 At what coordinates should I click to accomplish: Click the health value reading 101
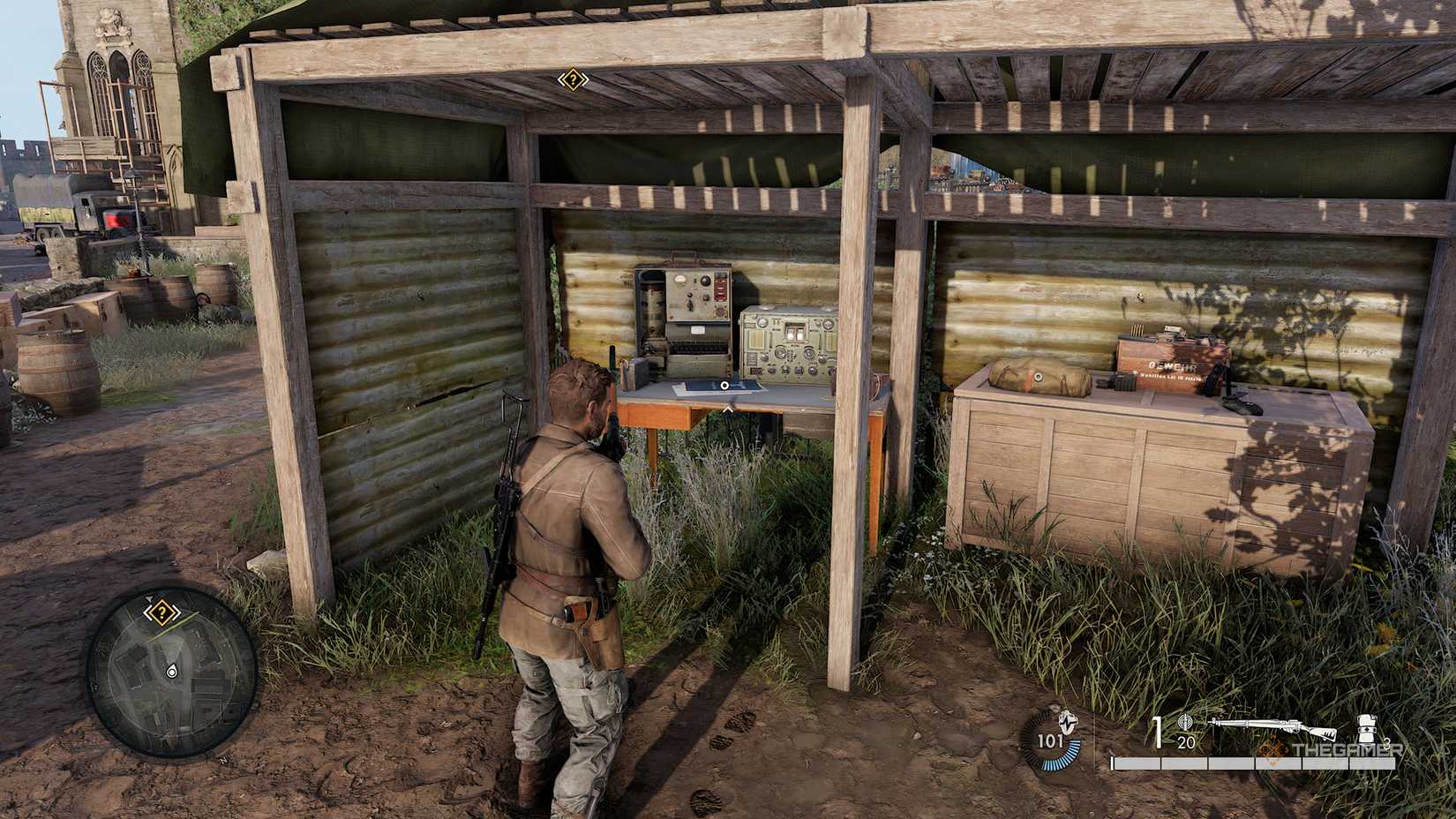[x=1051, y=740]
